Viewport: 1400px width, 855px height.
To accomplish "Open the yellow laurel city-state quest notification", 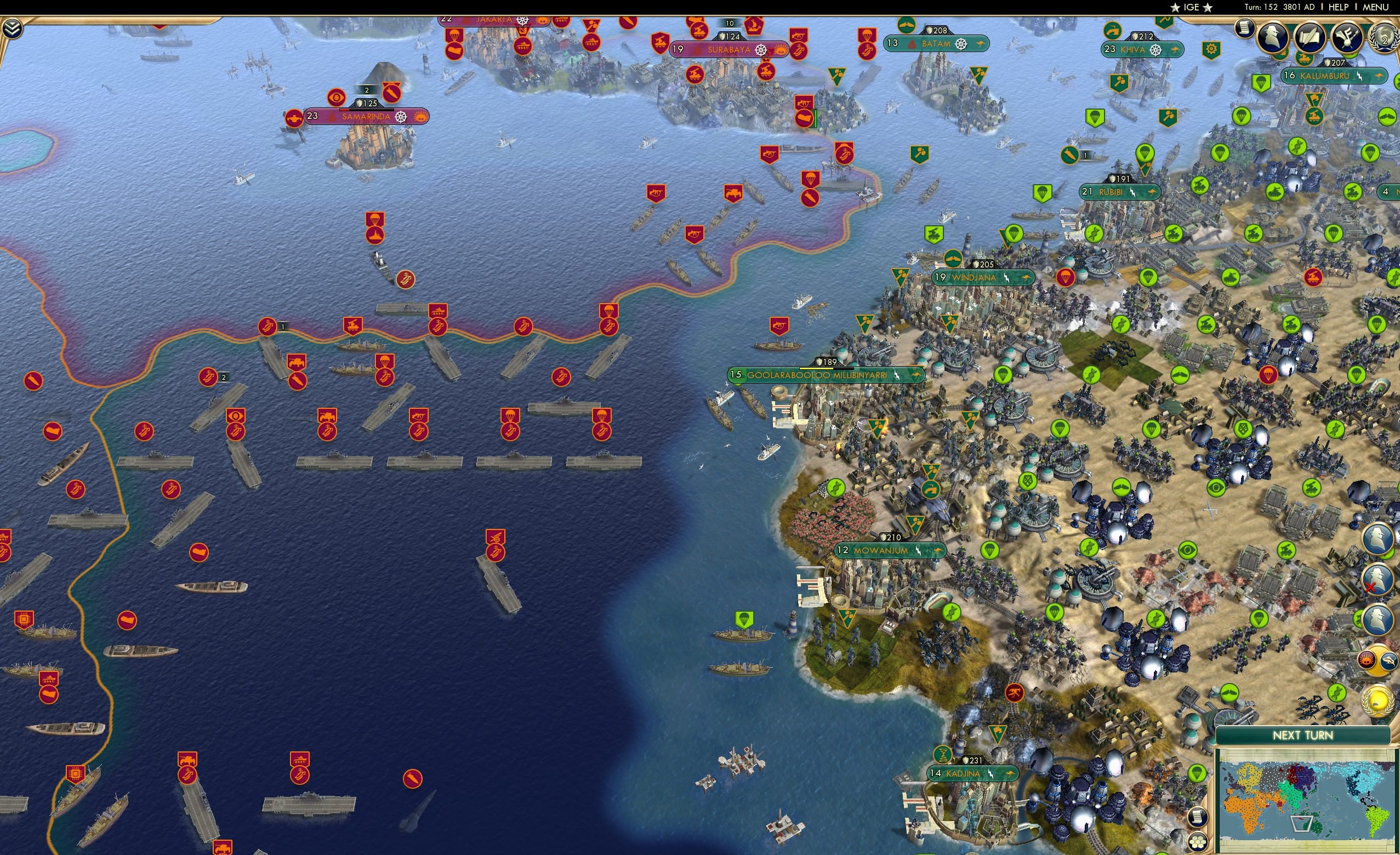I will tap(1380, 699).
